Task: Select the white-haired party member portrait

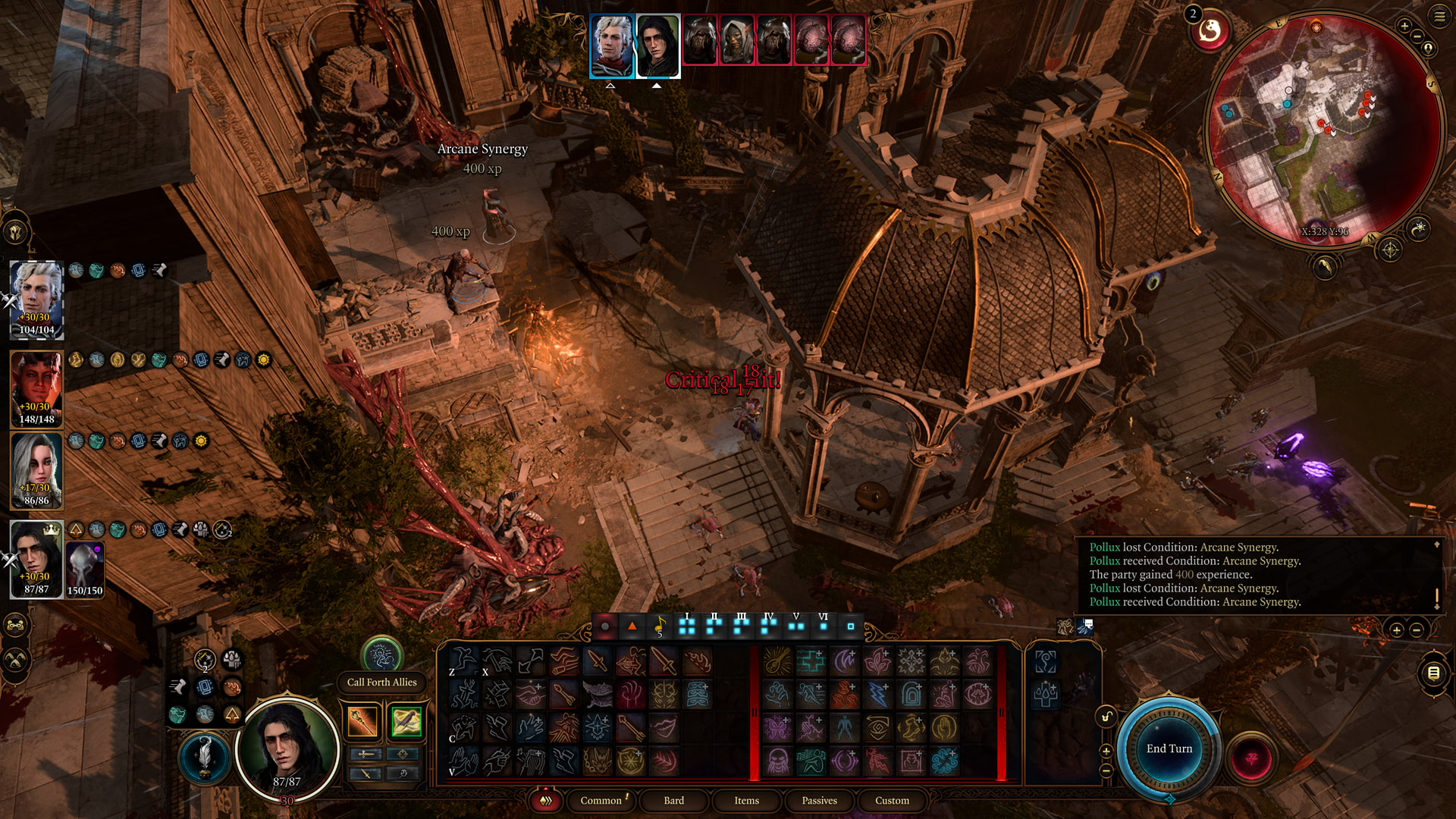Action: (36, 299)
